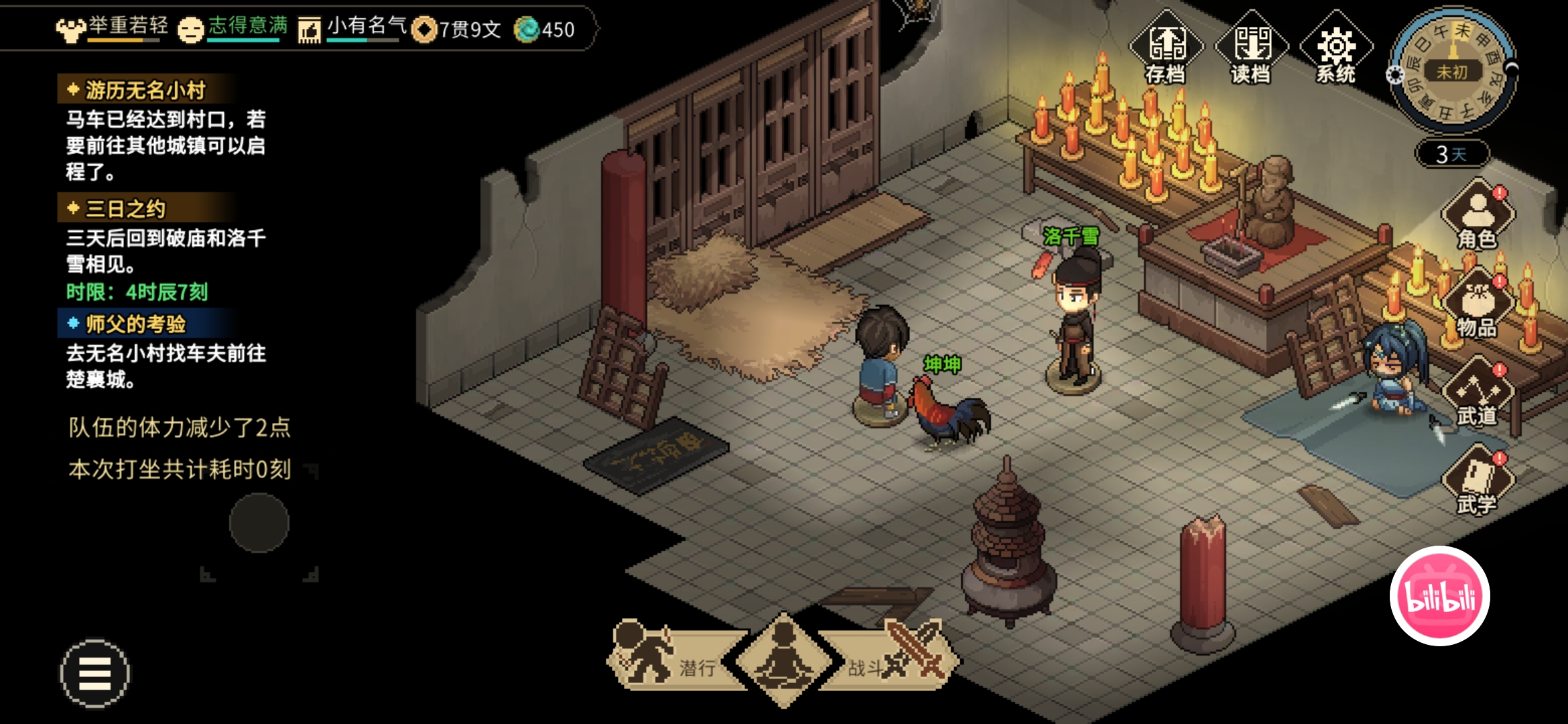
Task: Tap the virtual joystick thumb pad
Action: 259,523
